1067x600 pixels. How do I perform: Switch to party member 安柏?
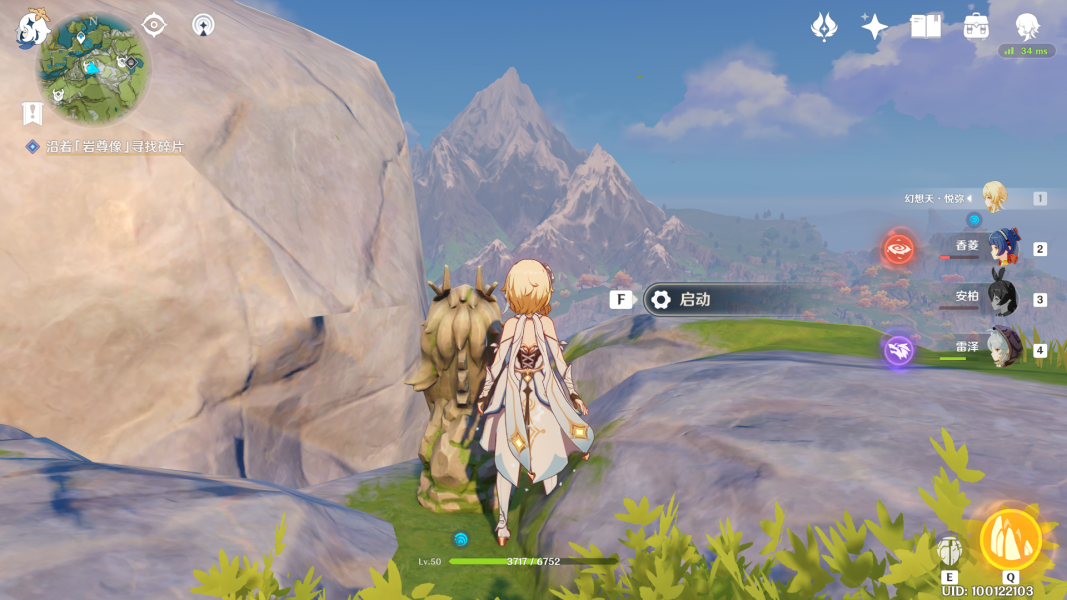1001,297
